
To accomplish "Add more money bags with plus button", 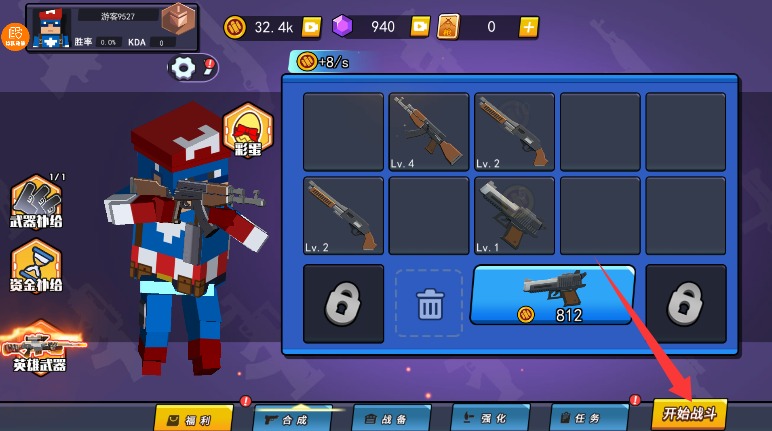I will click(529, 27).
